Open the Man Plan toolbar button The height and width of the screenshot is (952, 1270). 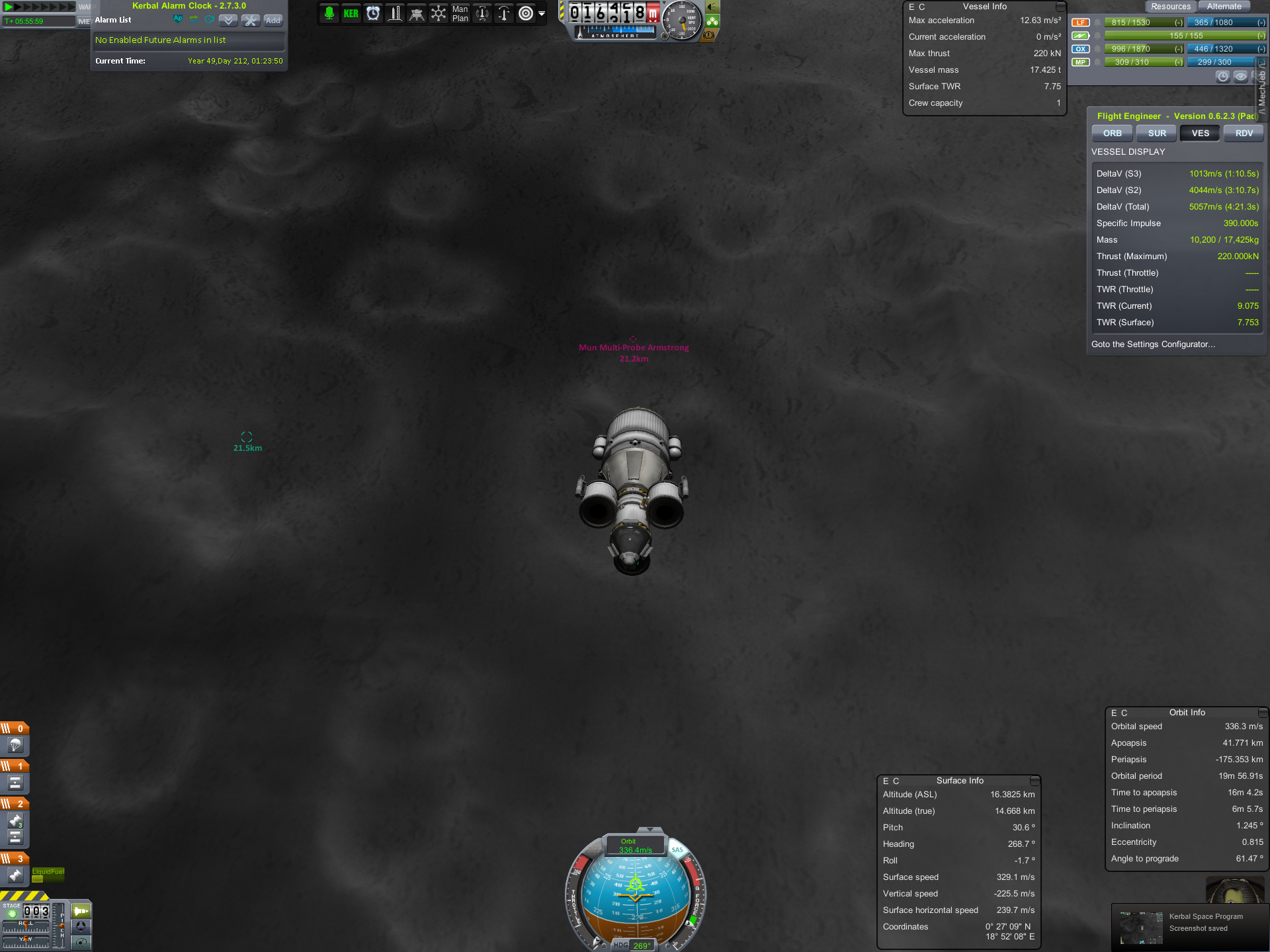tap(460, 13)
